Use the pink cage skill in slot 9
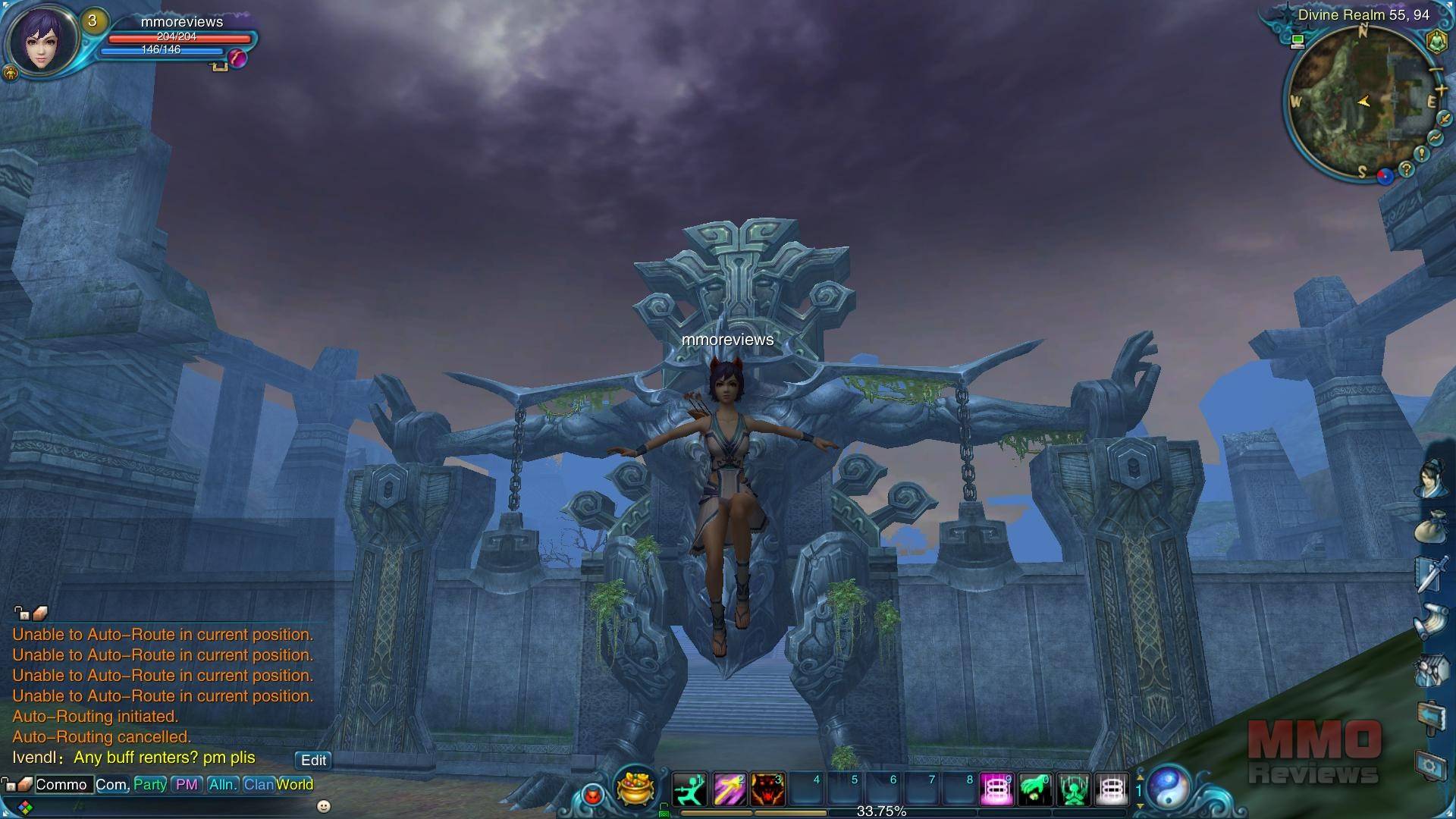This screenshot has width=1456, height=819. 996,789
